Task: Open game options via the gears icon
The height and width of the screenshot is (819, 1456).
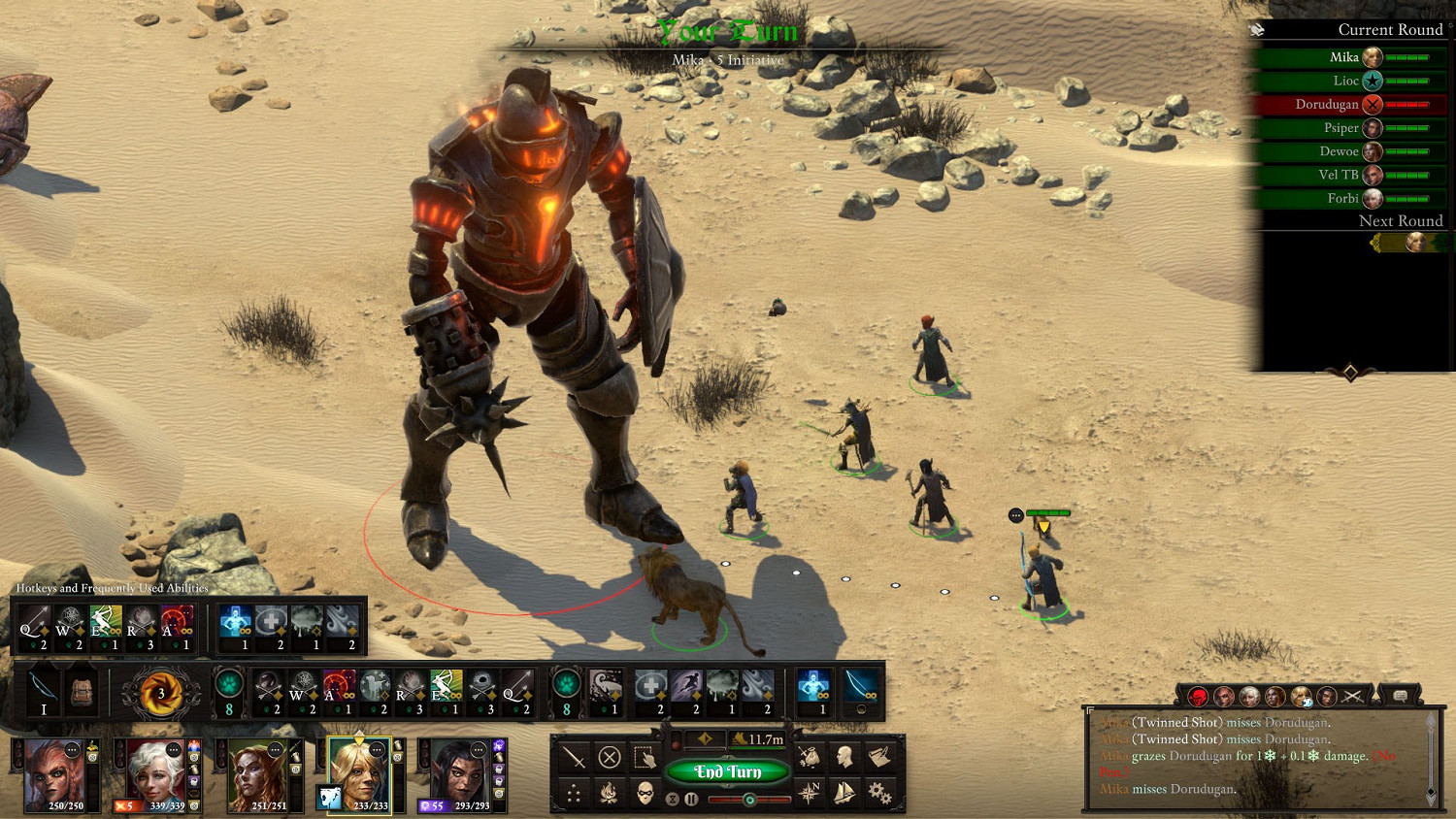Action: coord(879,793)
